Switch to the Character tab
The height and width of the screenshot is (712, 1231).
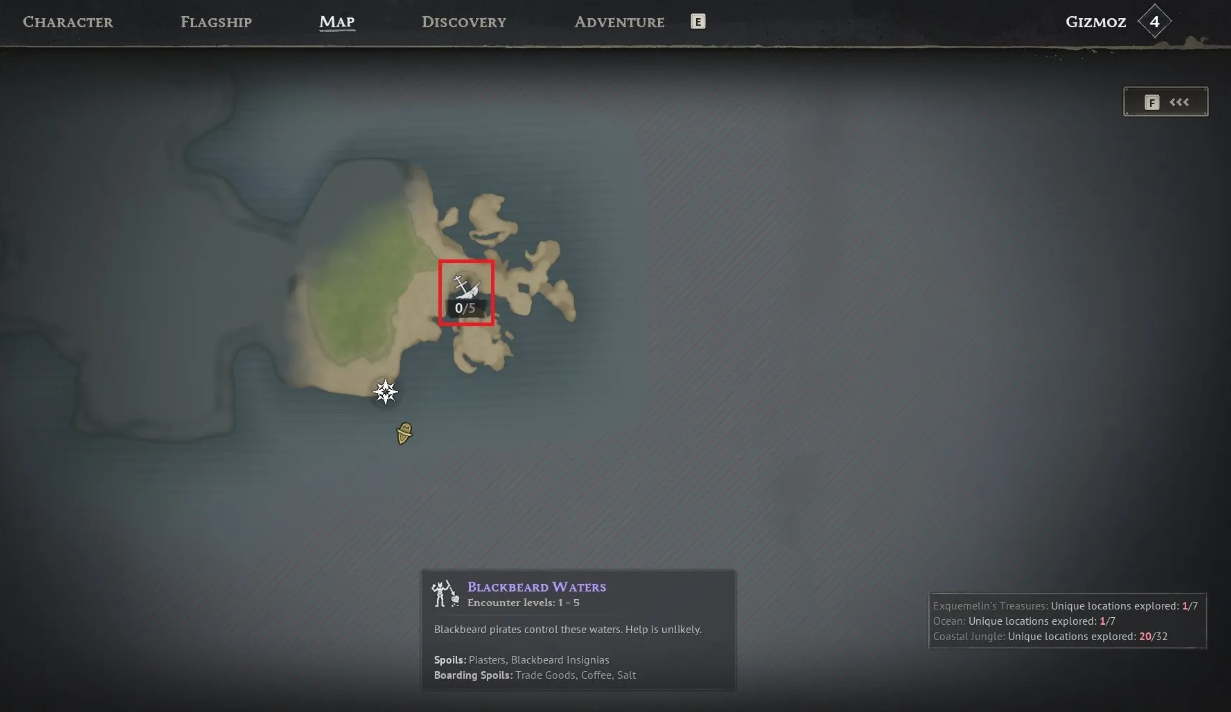point(68,22)
